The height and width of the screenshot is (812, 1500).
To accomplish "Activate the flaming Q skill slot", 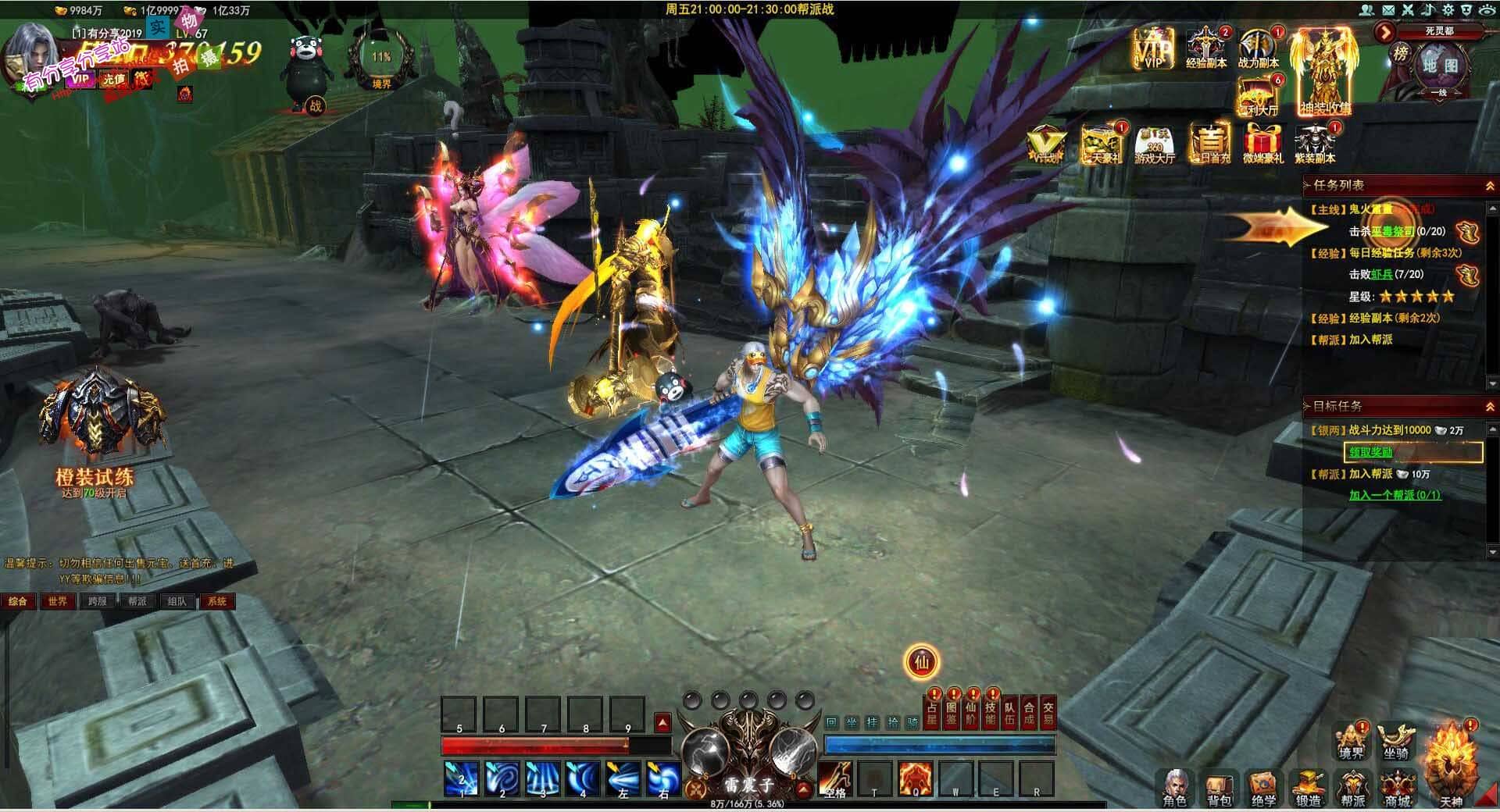I will click(x=915, y=778).
